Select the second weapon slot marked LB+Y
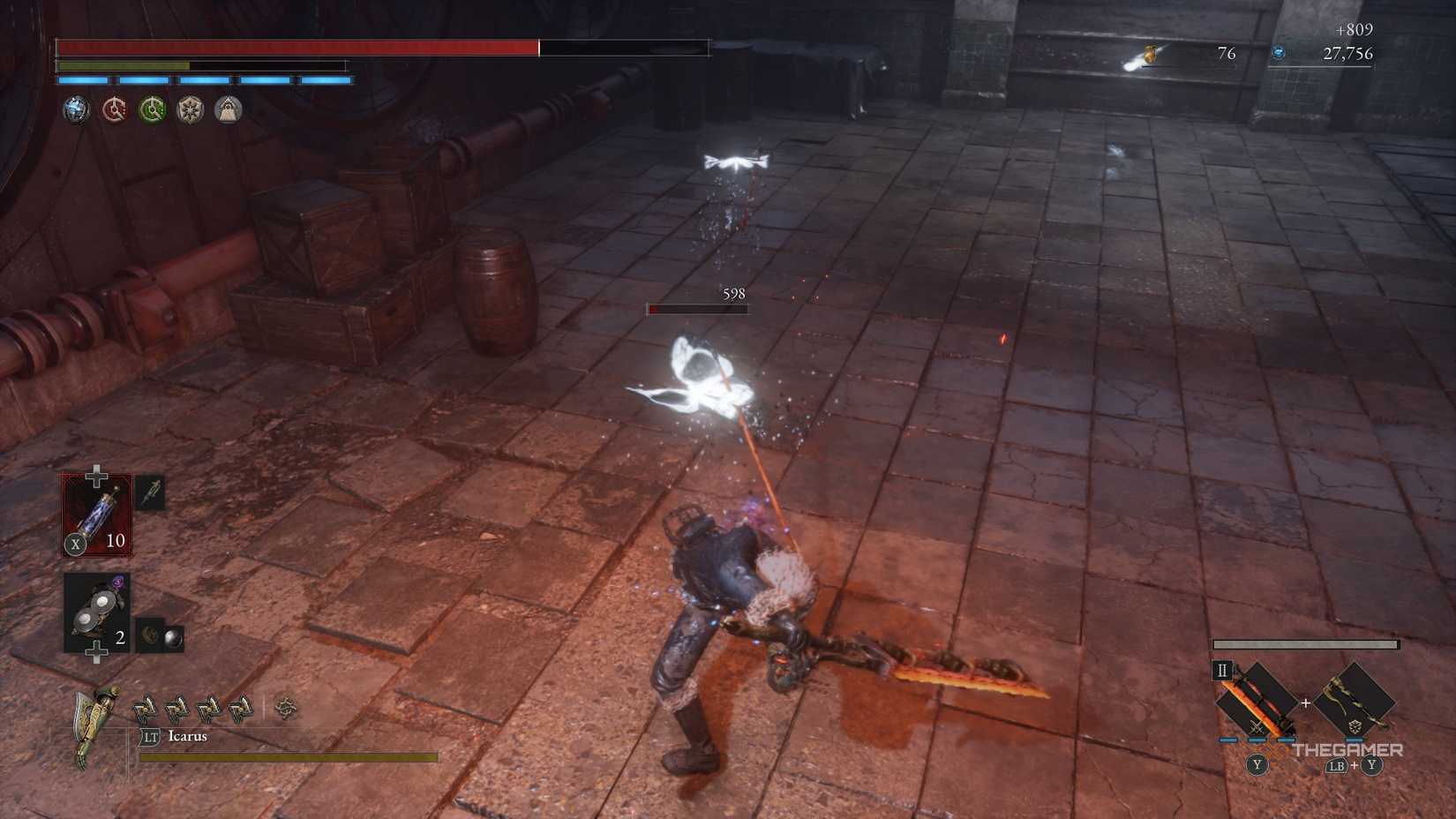Viewport: 1456px width, 819px height. click(1354, 699)
